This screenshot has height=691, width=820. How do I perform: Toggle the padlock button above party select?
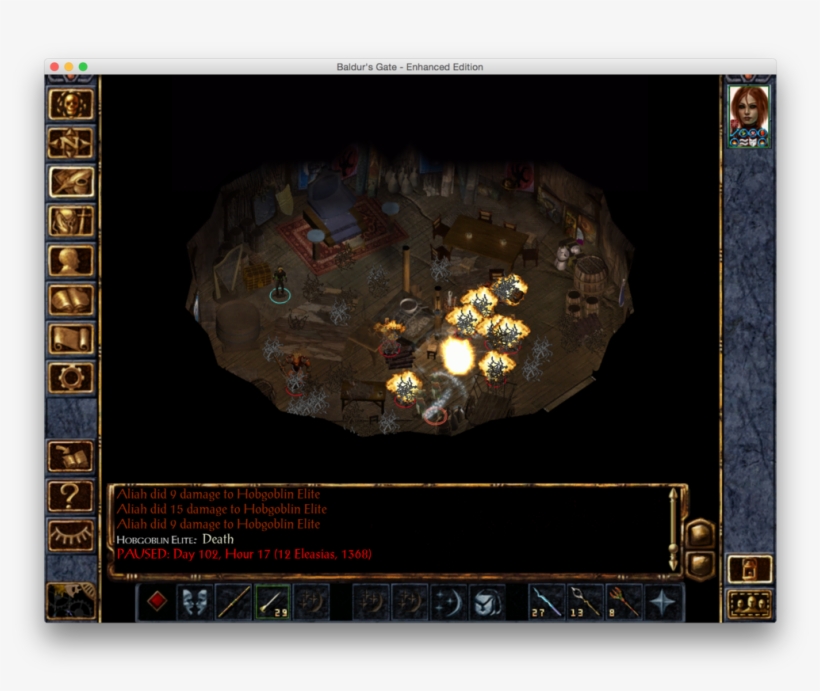(x=748, y=568)
